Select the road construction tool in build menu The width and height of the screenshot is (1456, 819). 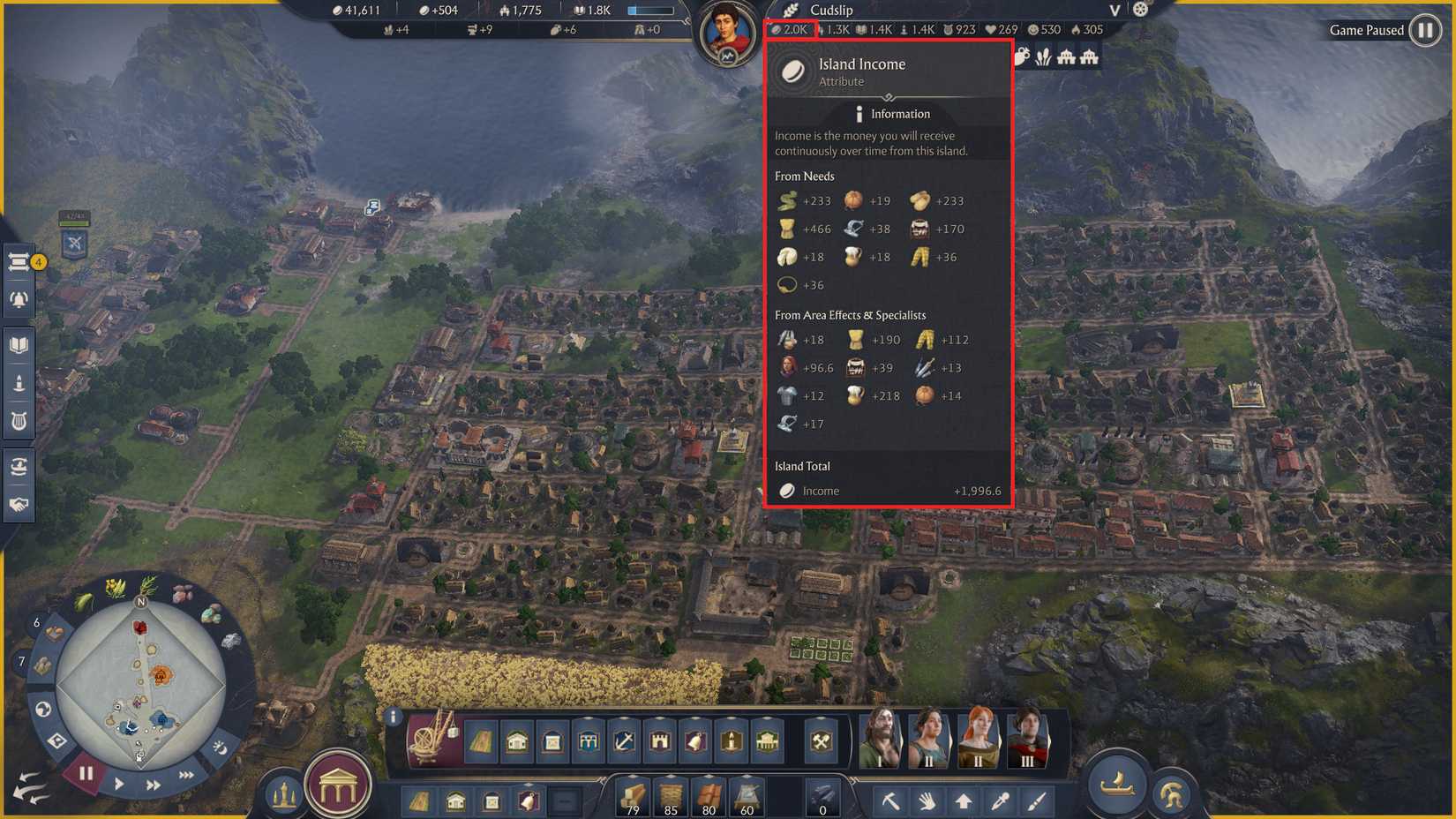[x=483, y=742]
